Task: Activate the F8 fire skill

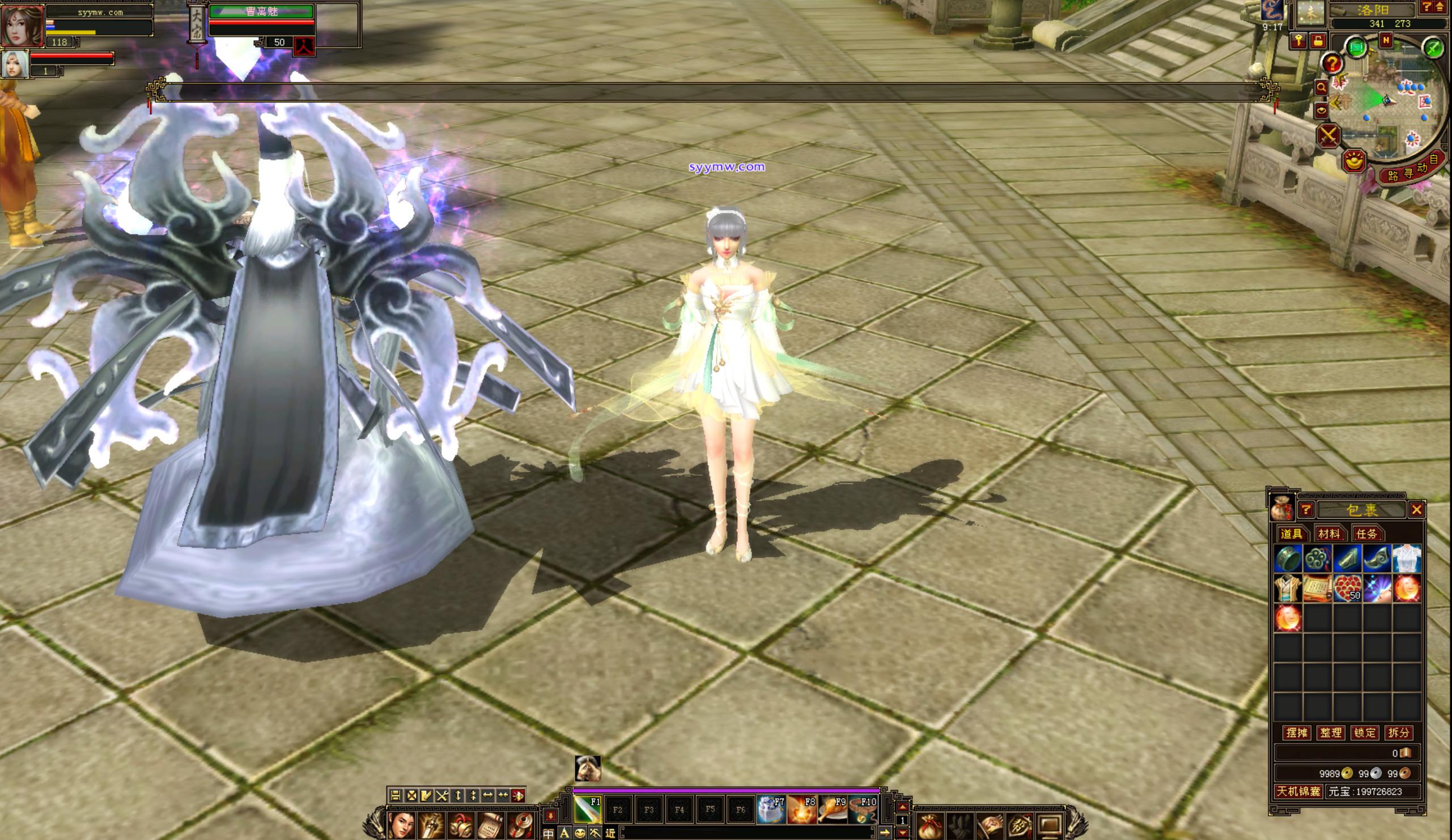Action: click(x=801, y=809)
